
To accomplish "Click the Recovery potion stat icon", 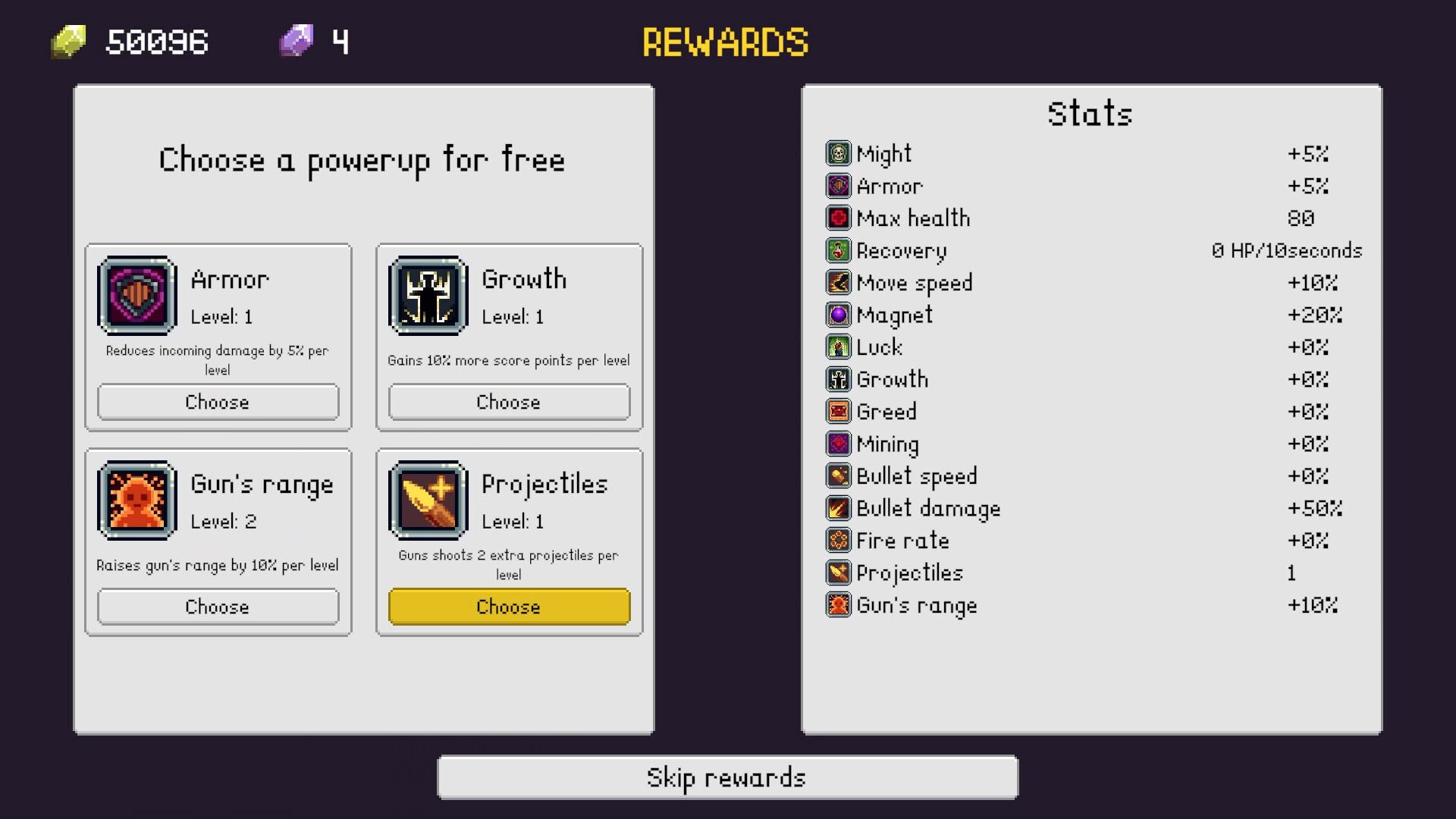I will (838, 250).
